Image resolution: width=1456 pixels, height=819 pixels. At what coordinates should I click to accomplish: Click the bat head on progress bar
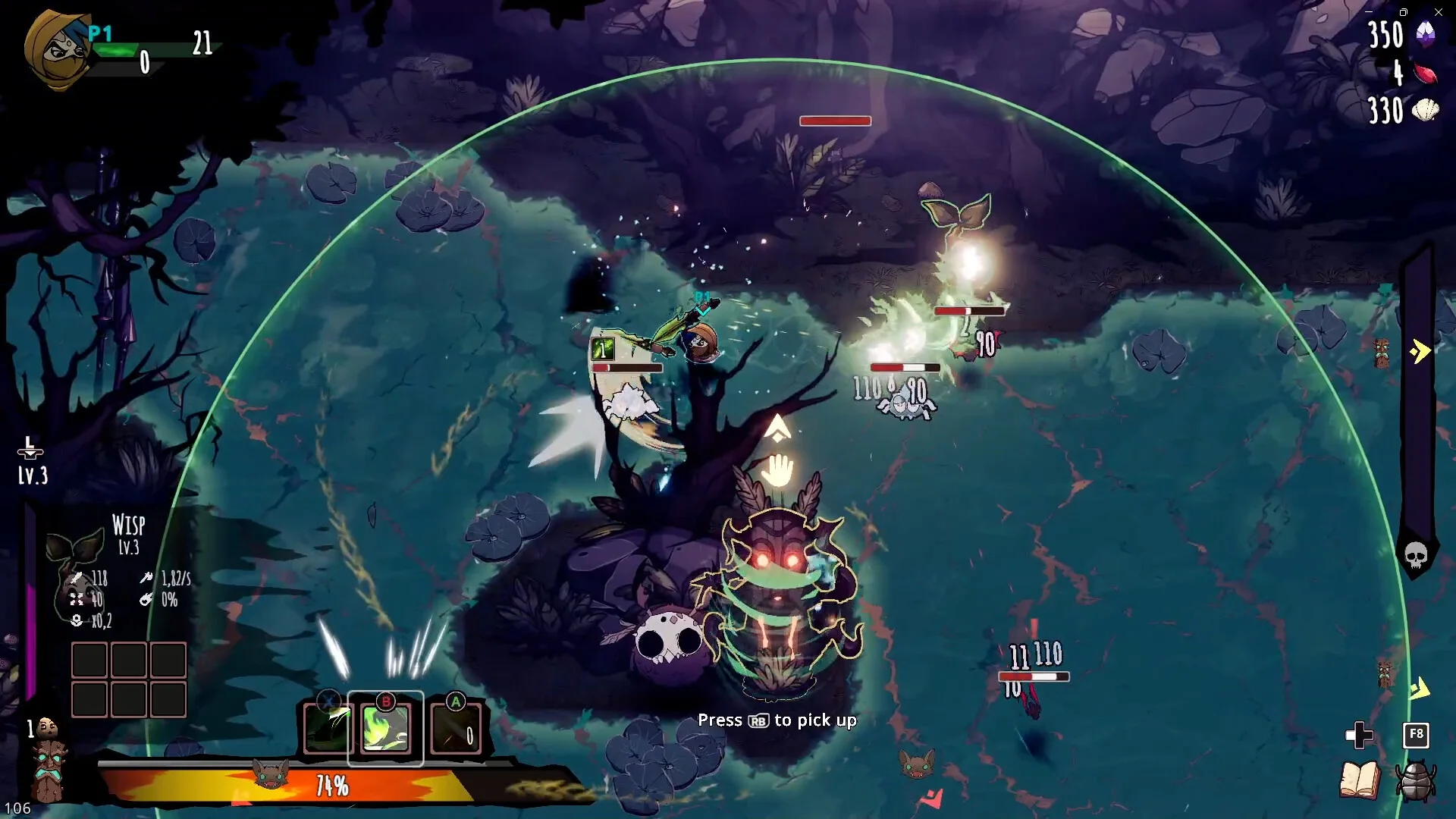(271, 775)
